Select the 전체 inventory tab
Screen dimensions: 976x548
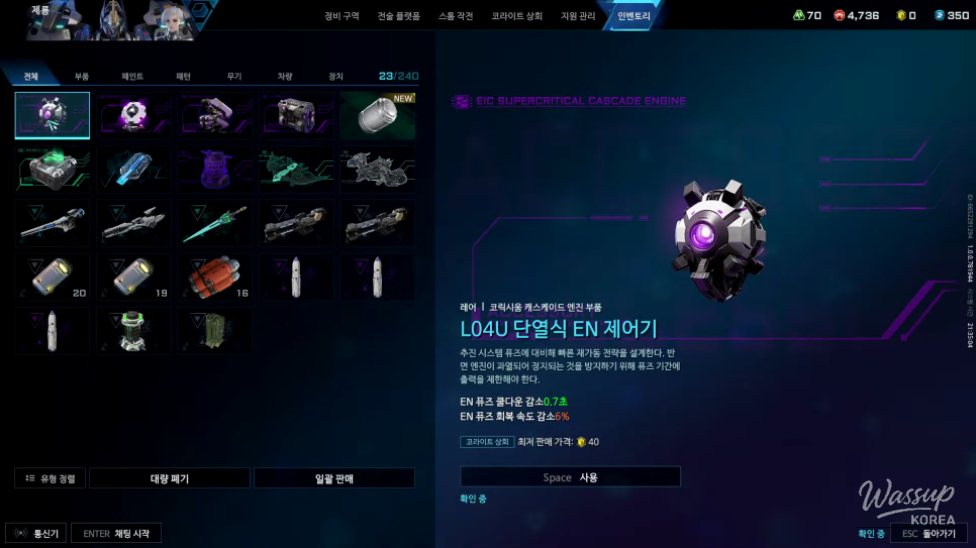31,76
